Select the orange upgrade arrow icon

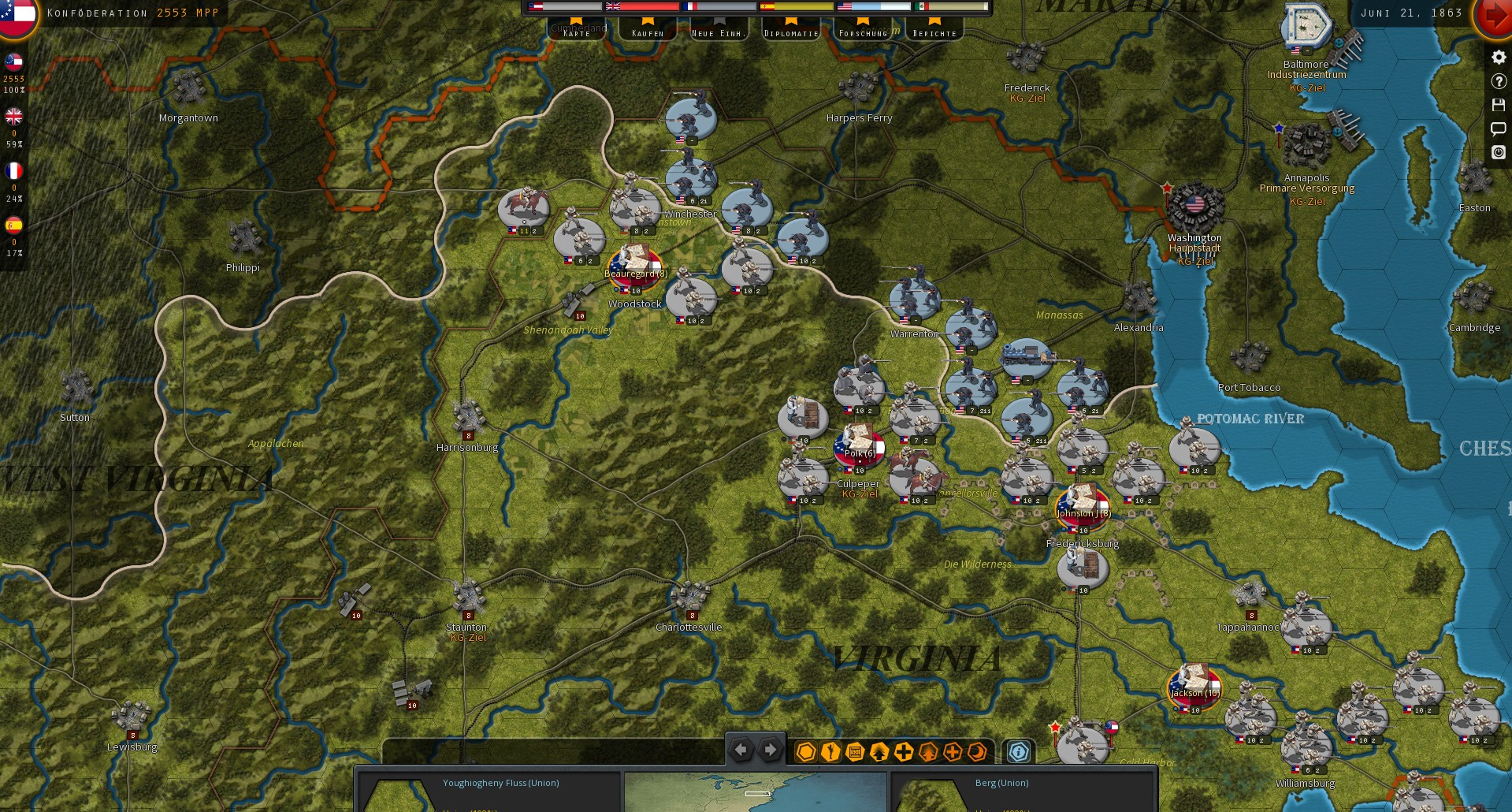[928, 753]
